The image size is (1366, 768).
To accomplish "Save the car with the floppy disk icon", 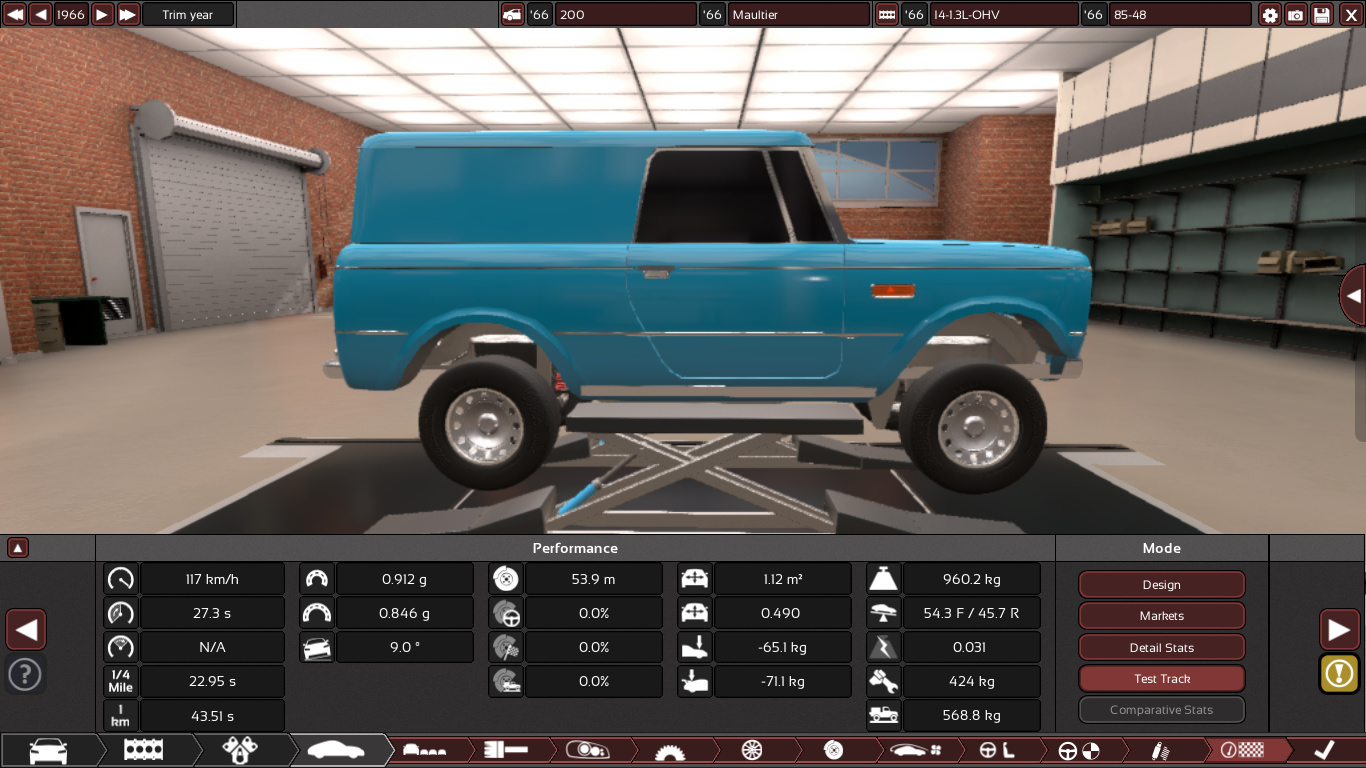I will point(1322,15).
